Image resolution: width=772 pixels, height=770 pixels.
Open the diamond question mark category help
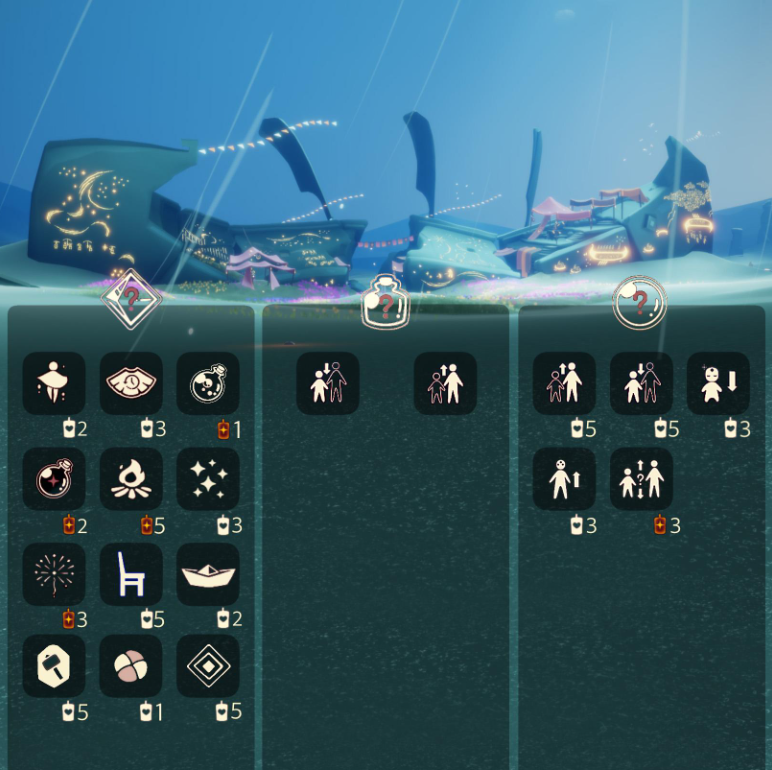click(132, 297)
